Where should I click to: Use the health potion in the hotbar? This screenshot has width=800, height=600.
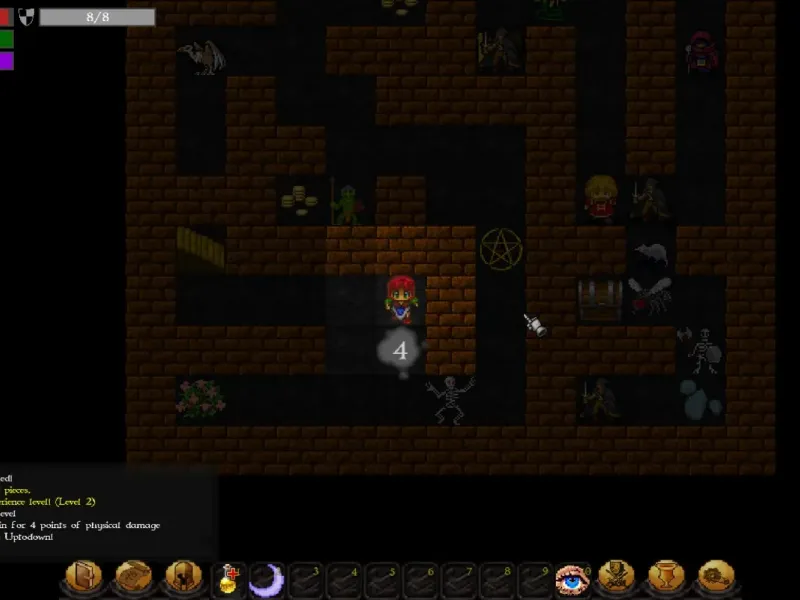pos(228,579)
